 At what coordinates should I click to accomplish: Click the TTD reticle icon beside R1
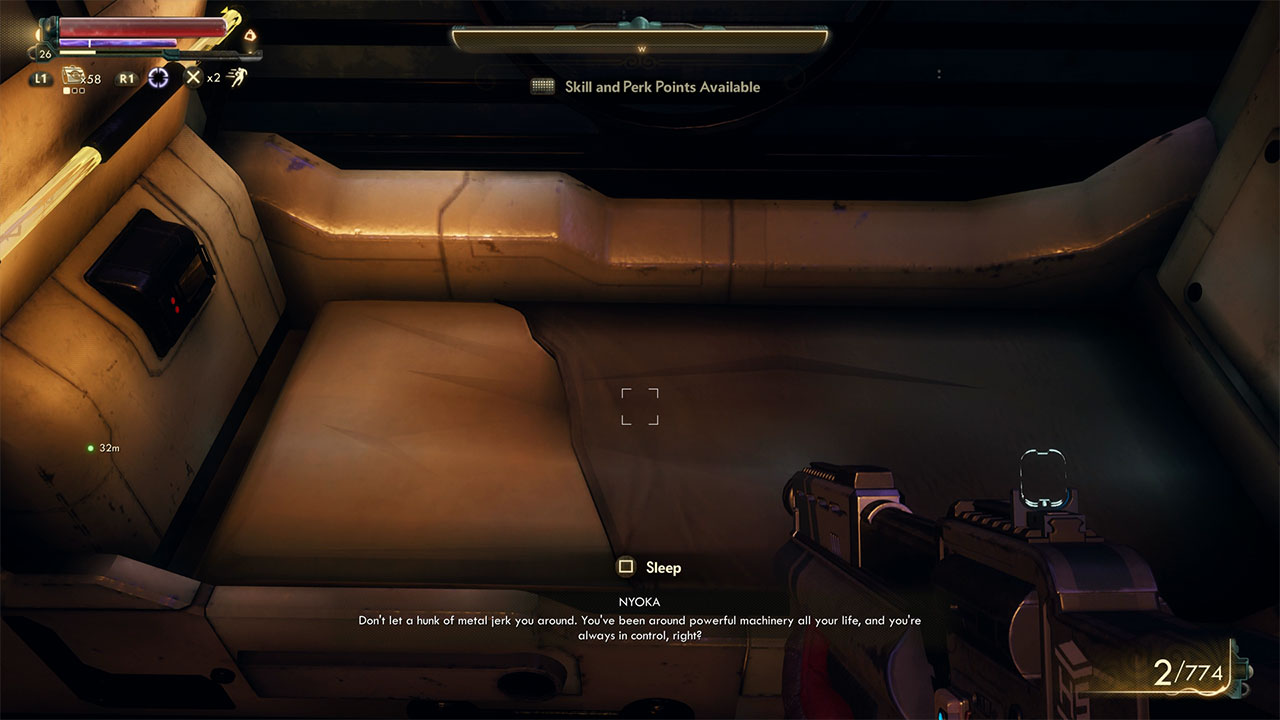tap(159, 78)
